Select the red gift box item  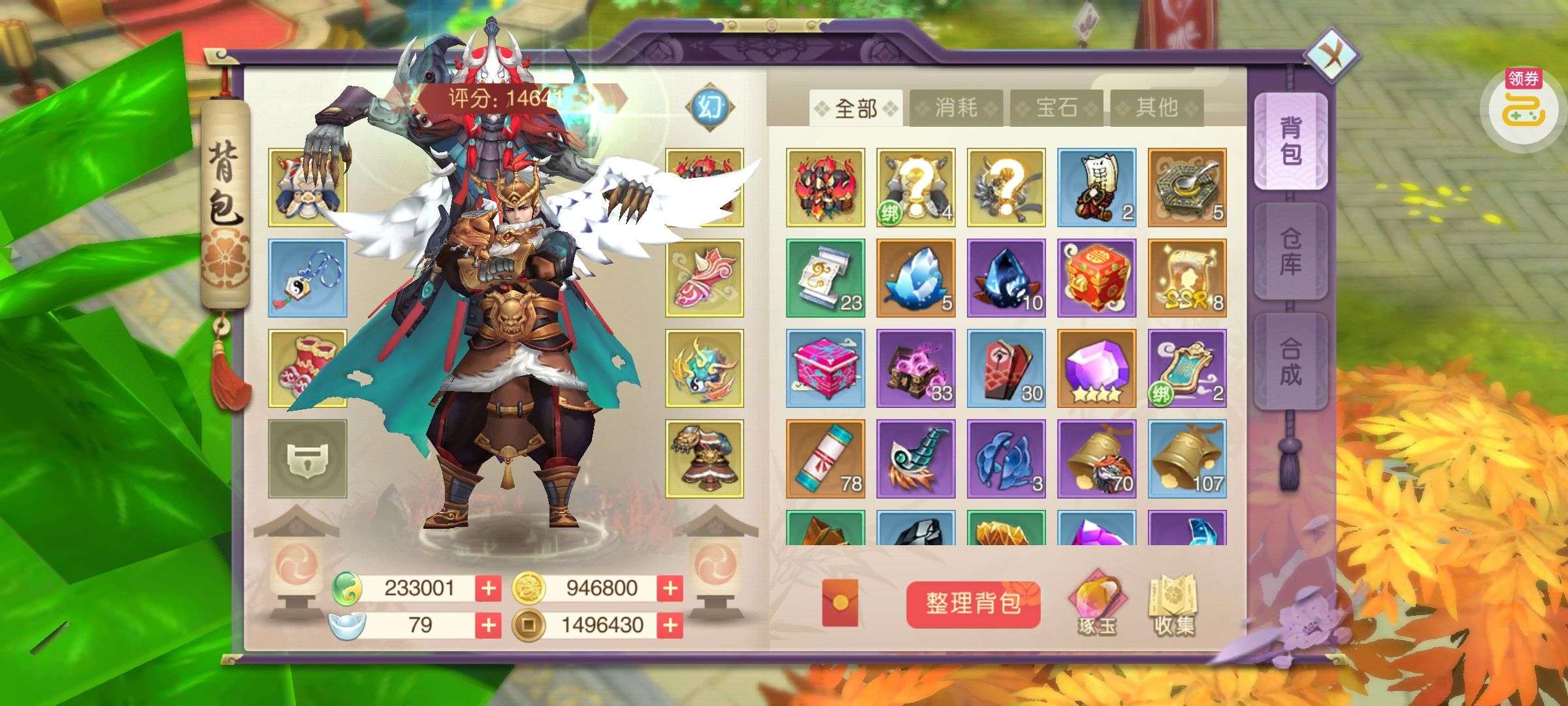click(1097, 278)
